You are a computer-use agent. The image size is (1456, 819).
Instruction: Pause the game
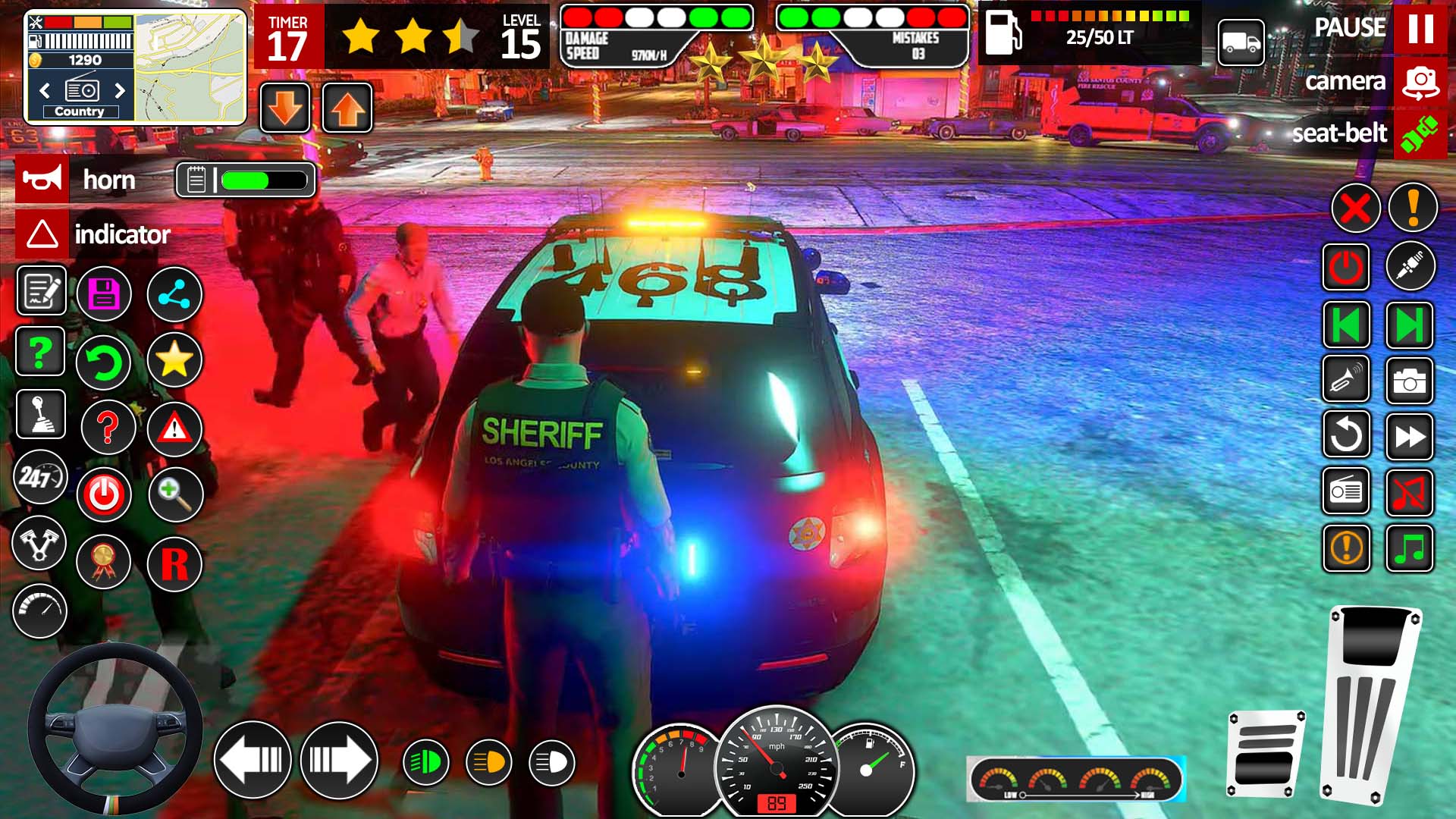pyautogui.click(x=1420, y=29)
